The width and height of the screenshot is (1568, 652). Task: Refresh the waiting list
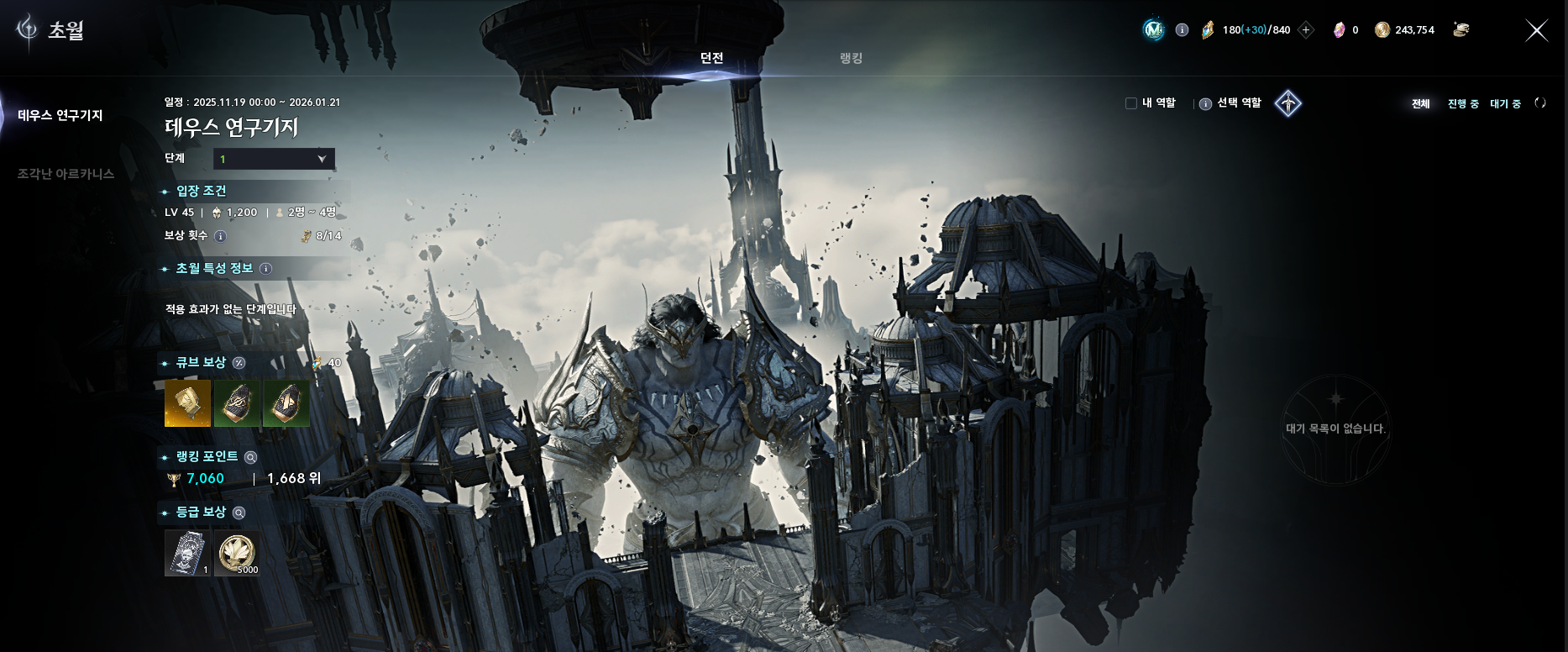[1539, 103]
